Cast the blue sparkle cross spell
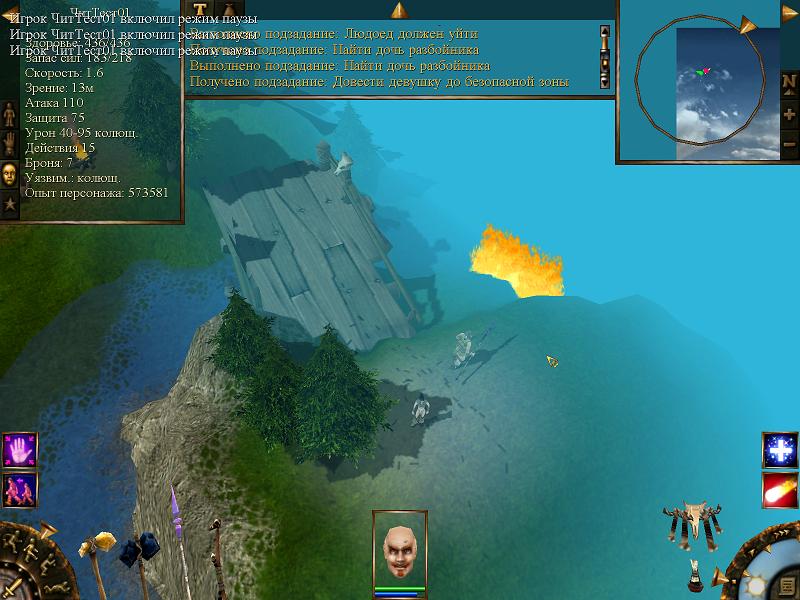800x600 pixels. [779, 450]
